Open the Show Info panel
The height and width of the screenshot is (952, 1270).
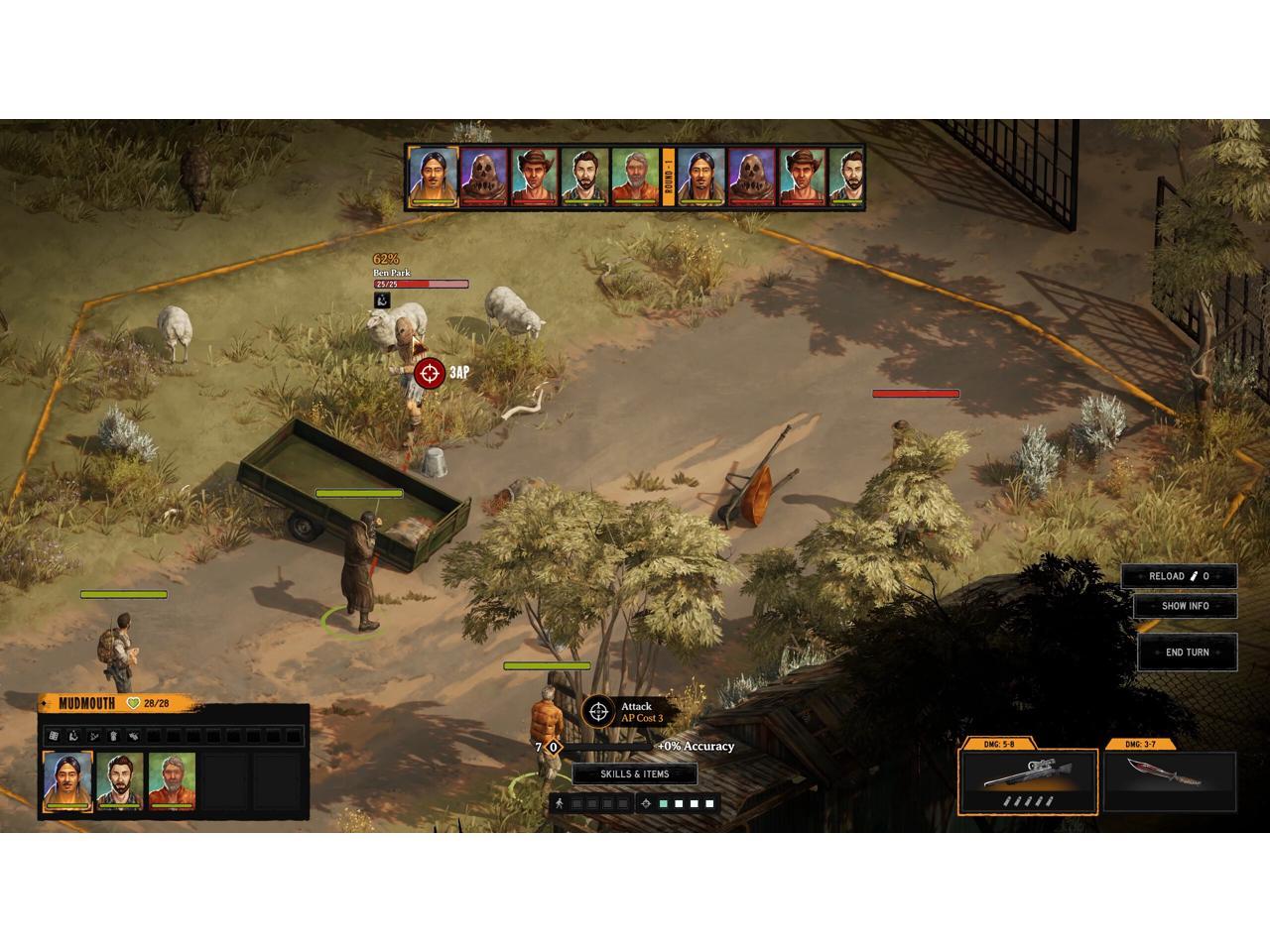[1185, 606]
